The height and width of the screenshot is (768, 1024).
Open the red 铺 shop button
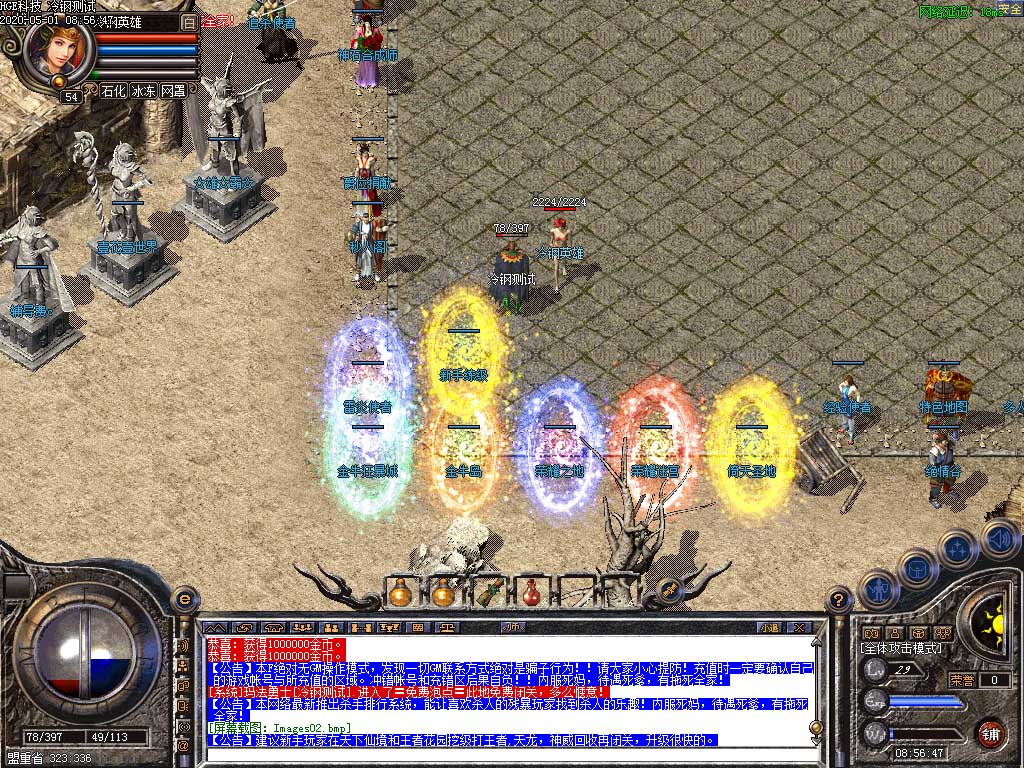coord(990,733)
